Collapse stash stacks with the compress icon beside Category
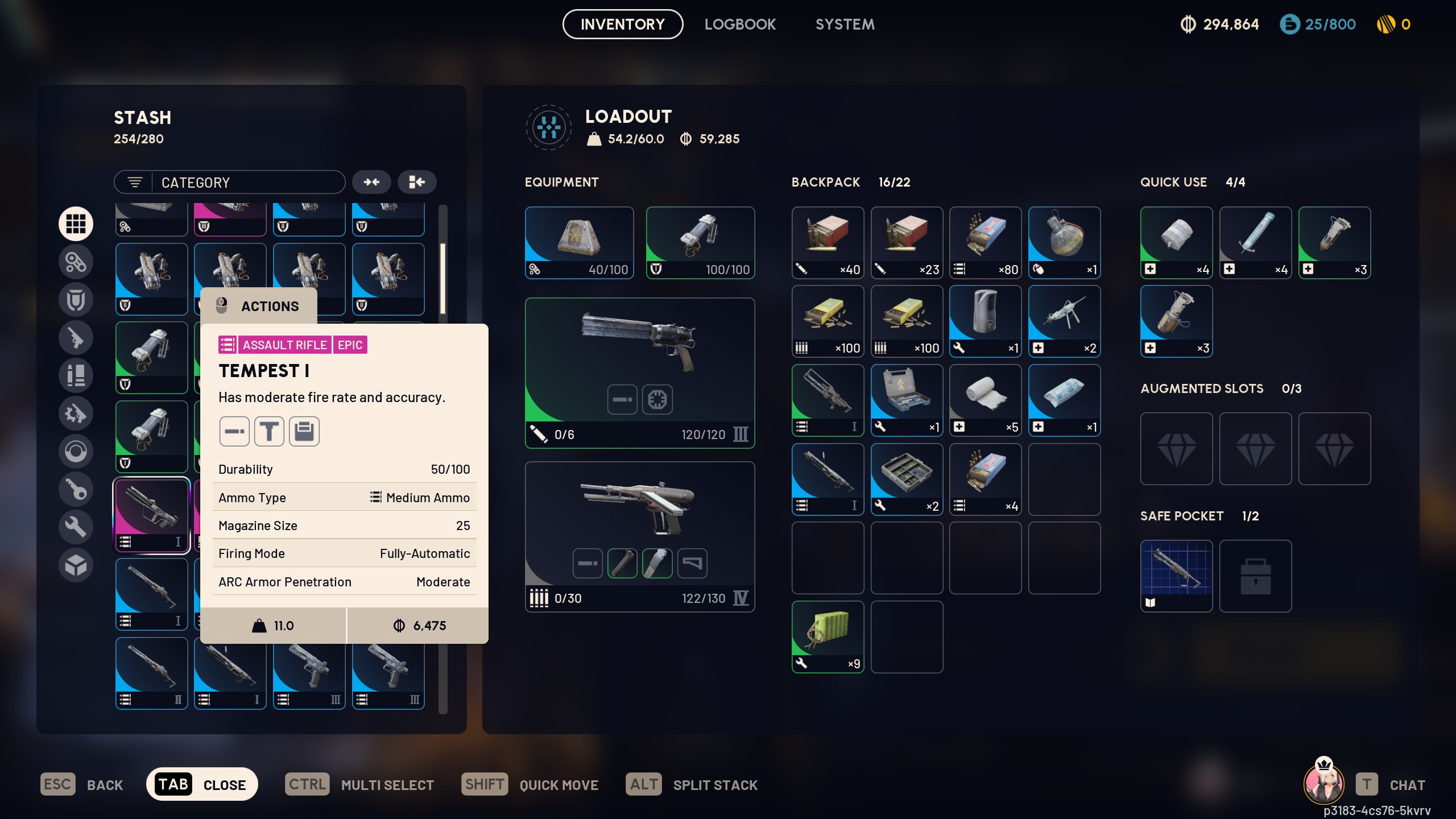 point(372,182)
